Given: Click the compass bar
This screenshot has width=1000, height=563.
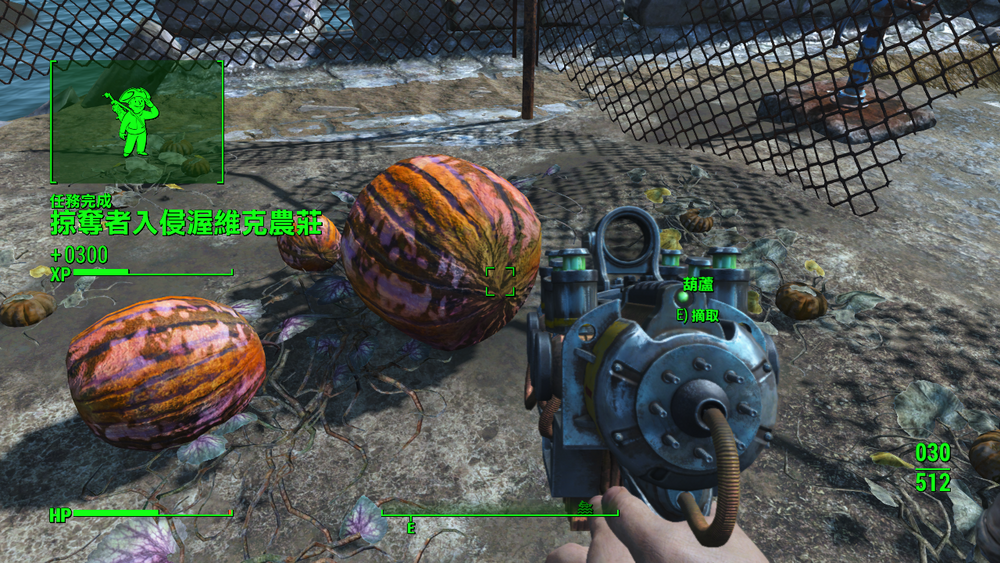Looking at the screenshot, I should tap(499, 515).
